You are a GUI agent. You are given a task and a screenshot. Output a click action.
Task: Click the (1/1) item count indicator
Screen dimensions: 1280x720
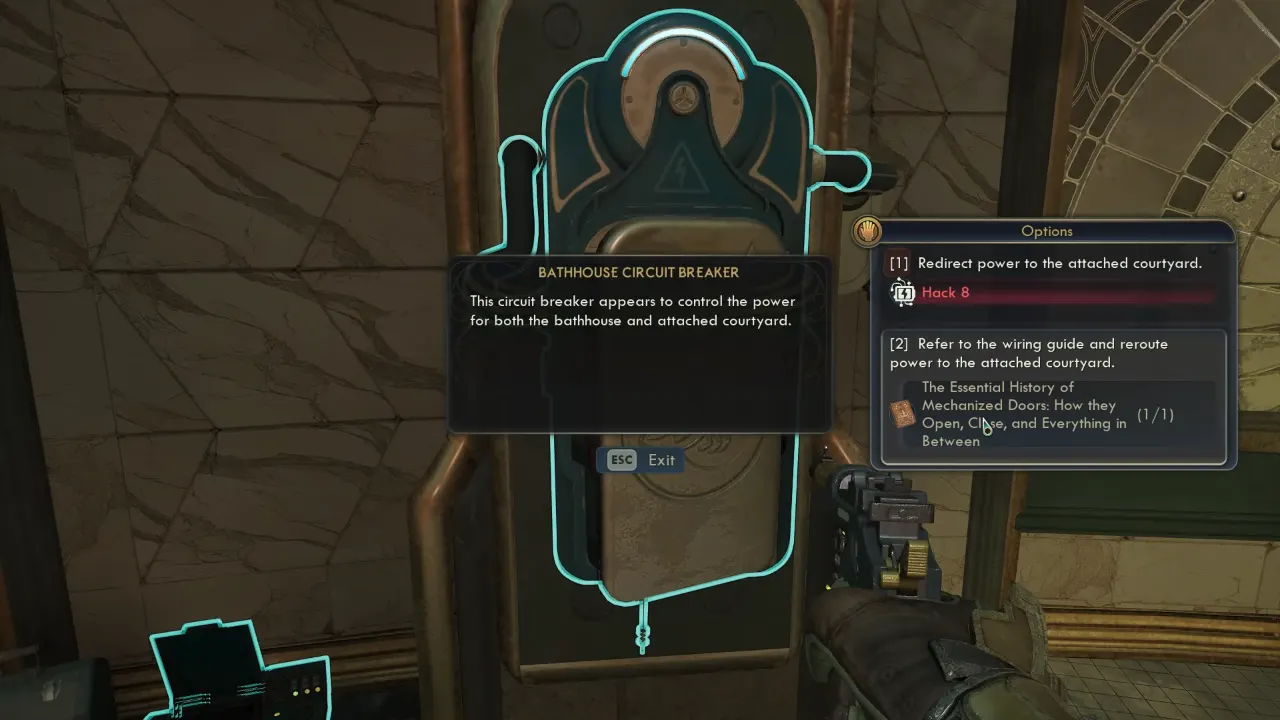tap(1155, 414)
